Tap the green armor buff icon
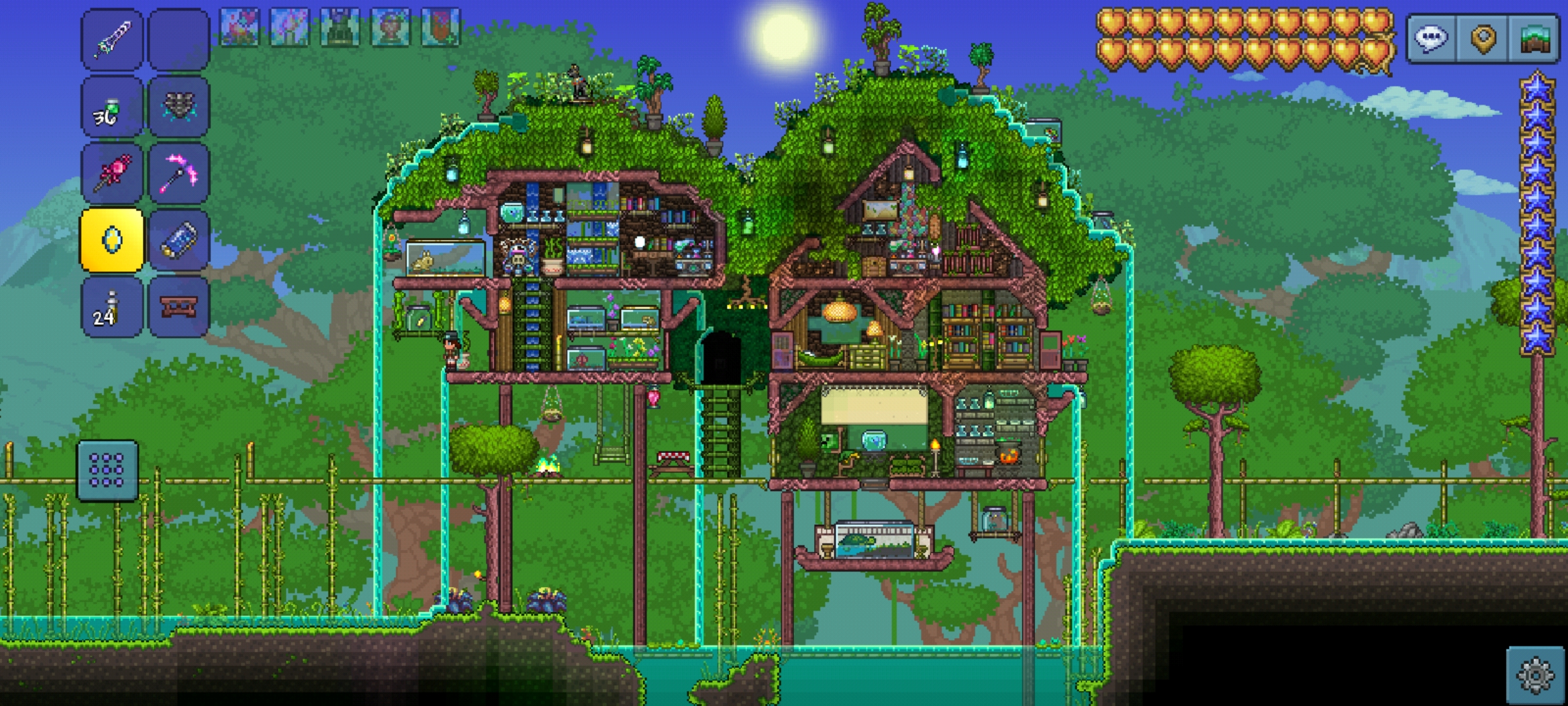1568x706 pixels. (x=340, y=27)
